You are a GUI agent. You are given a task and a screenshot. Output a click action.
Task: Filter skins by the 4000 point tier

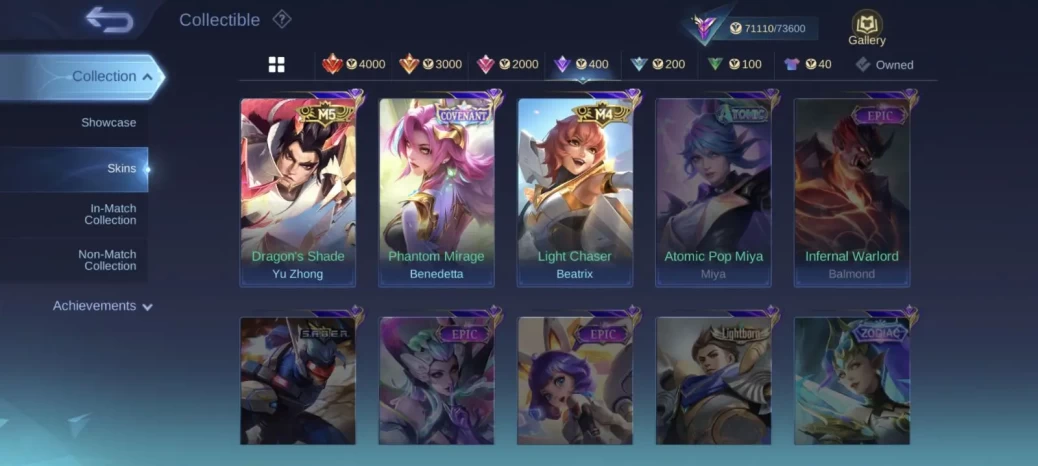click(x=354, y=65)
